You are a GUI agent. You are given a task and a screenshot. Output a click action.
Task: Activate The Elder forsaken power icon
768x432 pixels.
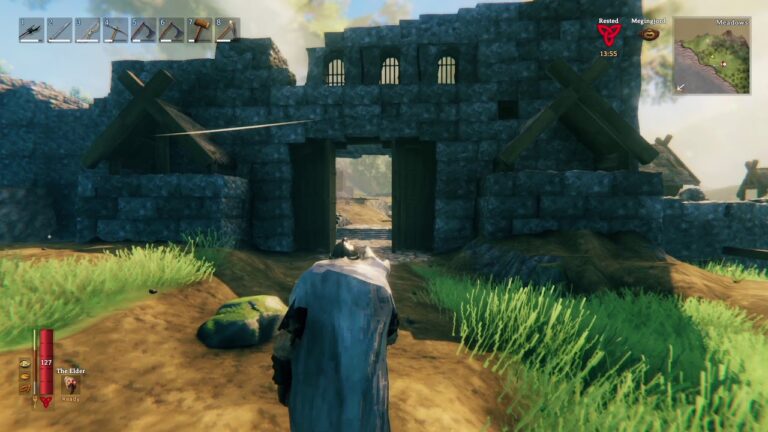click(71, 385)
